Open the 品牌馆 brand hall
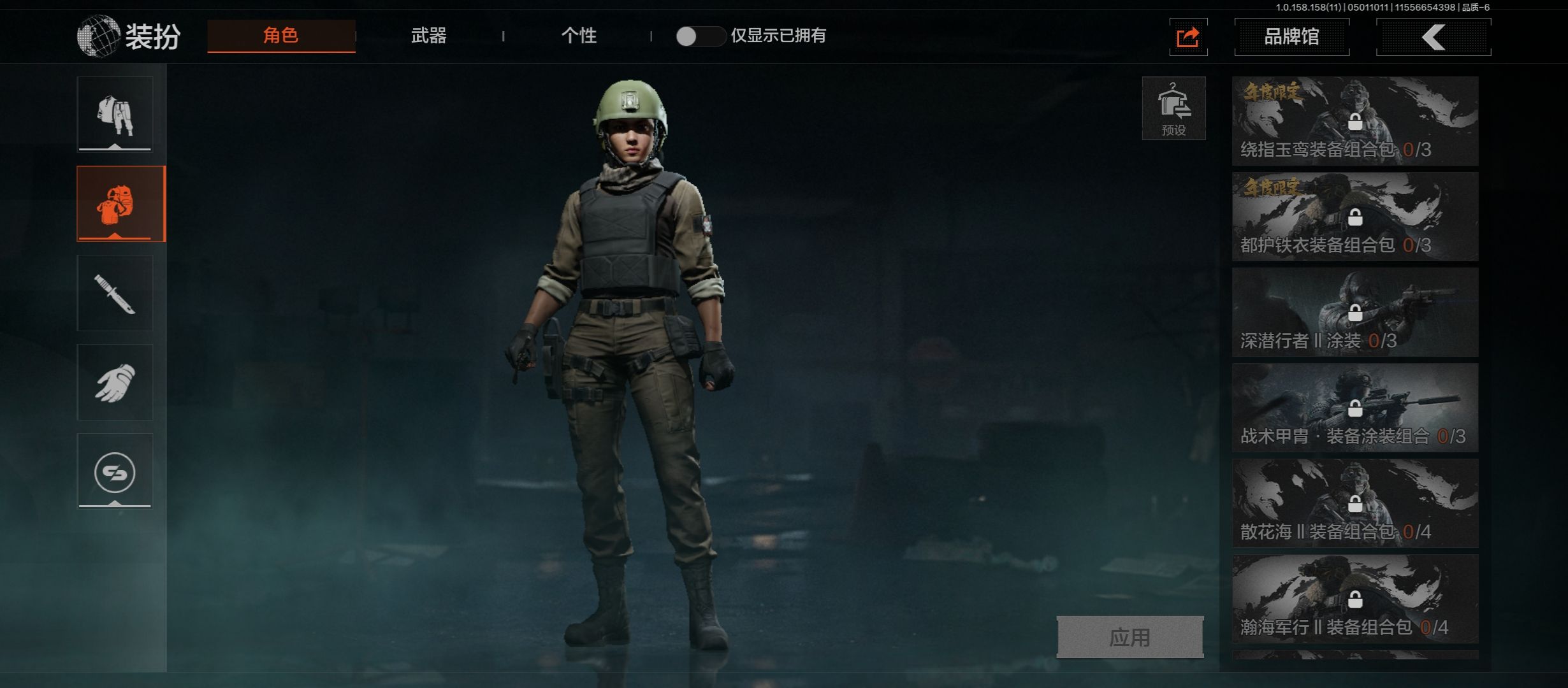The height and width of the screenshot is (688, 1568). [1291, 37]
